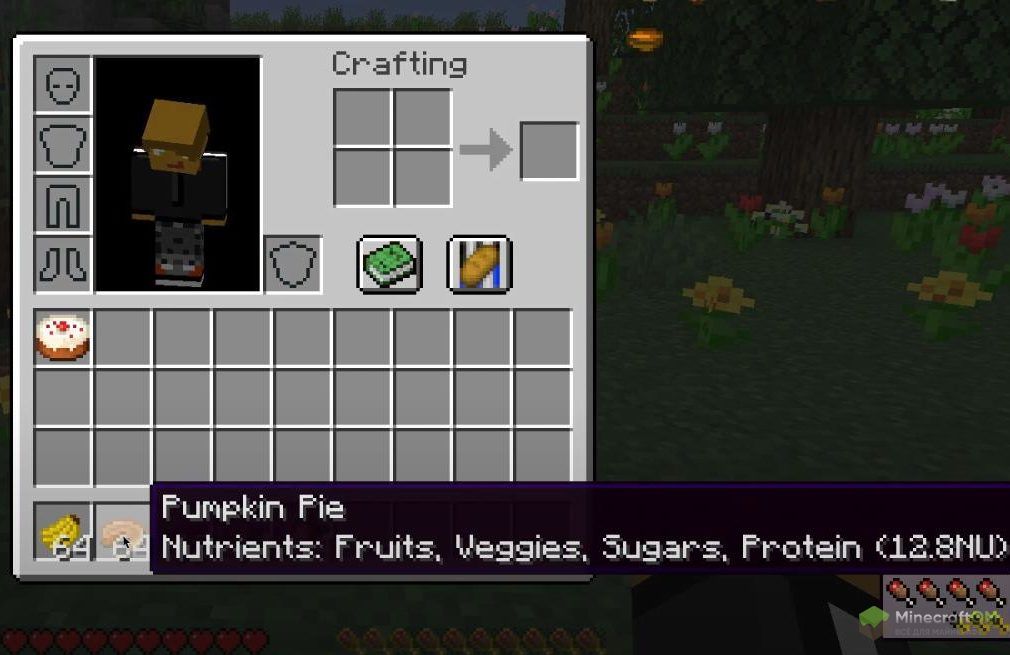Pick up the banana stack from hotbar

63,531
